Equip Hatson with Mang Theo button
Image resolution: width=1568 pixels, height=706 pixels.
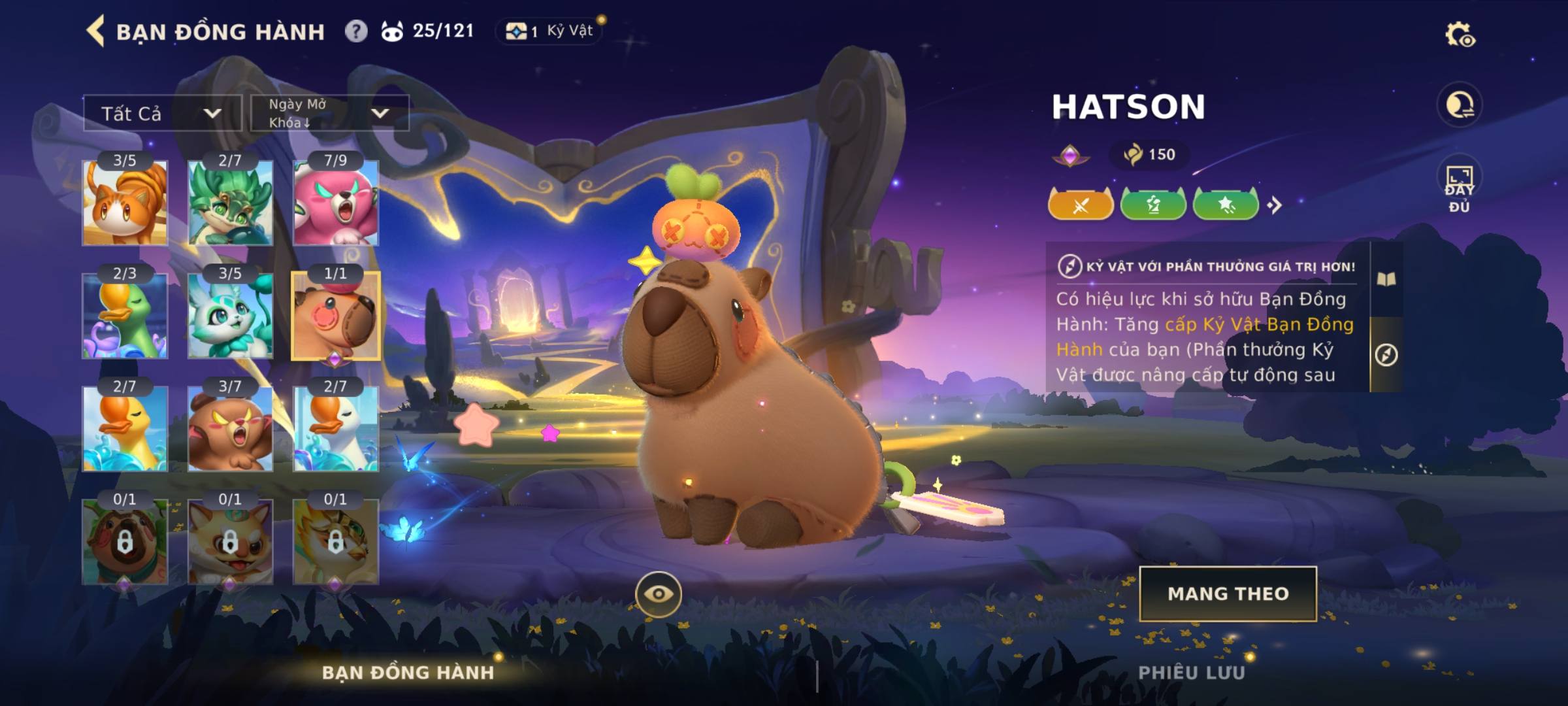click(x=1228, y=594)
